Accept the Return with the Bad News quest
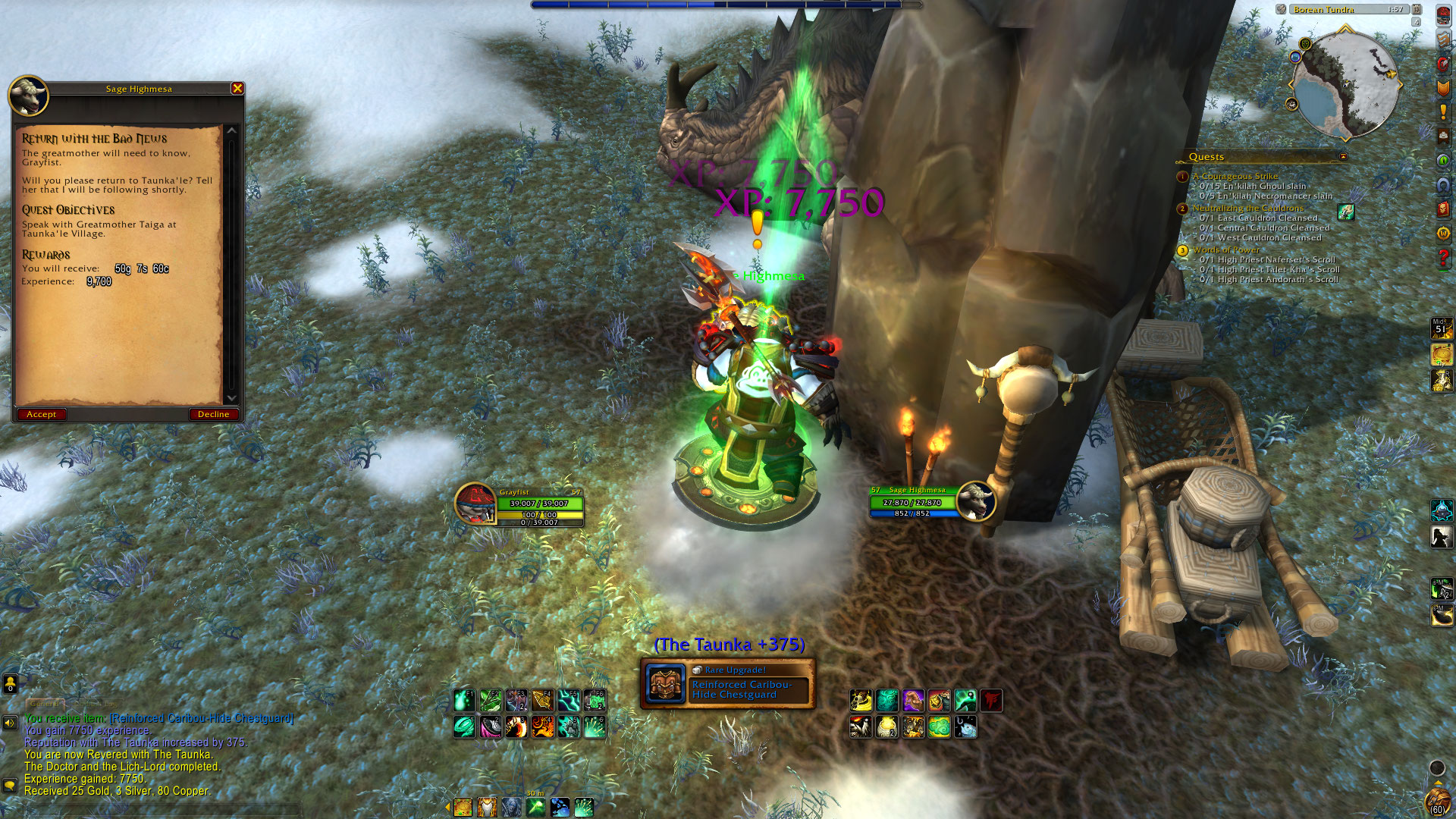 coord(42,414)
